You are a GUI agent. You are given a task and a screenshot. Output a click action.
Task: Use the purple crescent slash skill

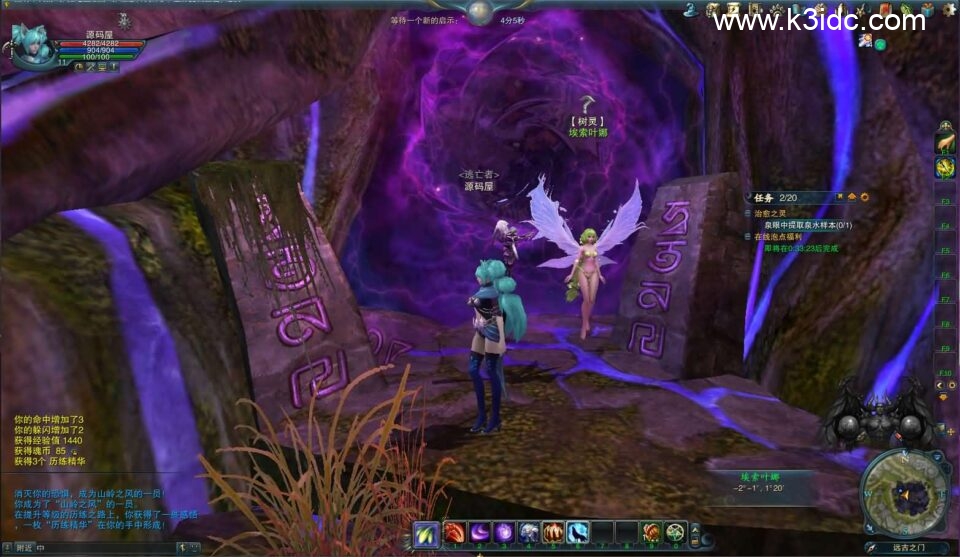tap(480, 533)
